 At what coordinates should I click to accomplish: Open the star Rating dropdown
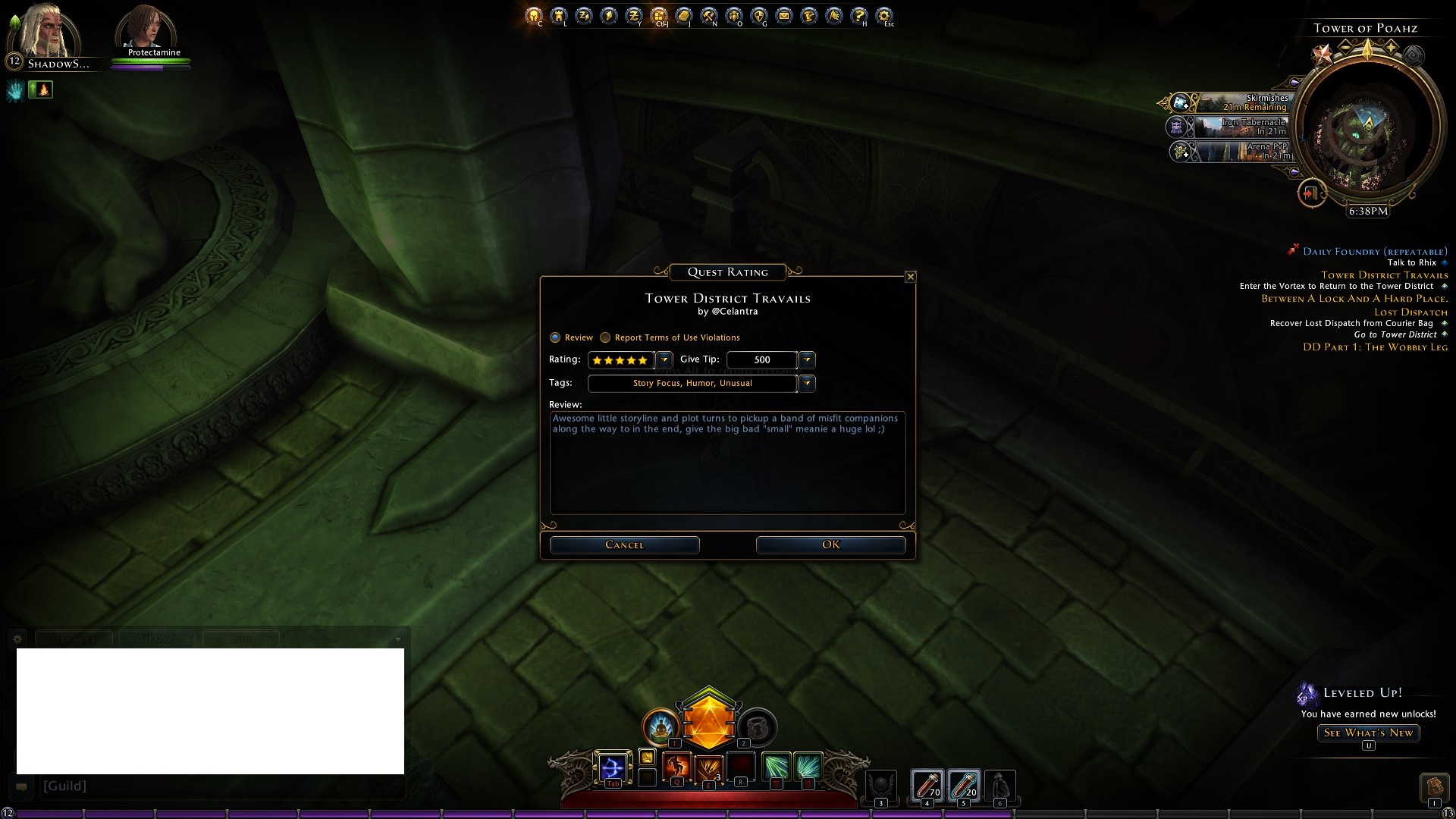[x=664, y=359]
